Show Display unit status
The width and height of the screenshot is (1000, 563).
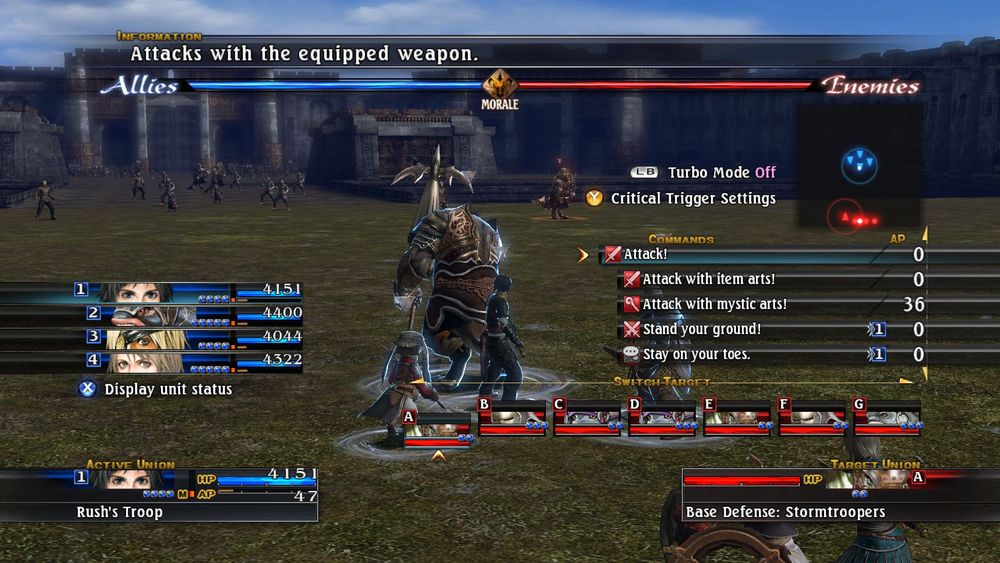pyautogui.click(x=167, y=389)
